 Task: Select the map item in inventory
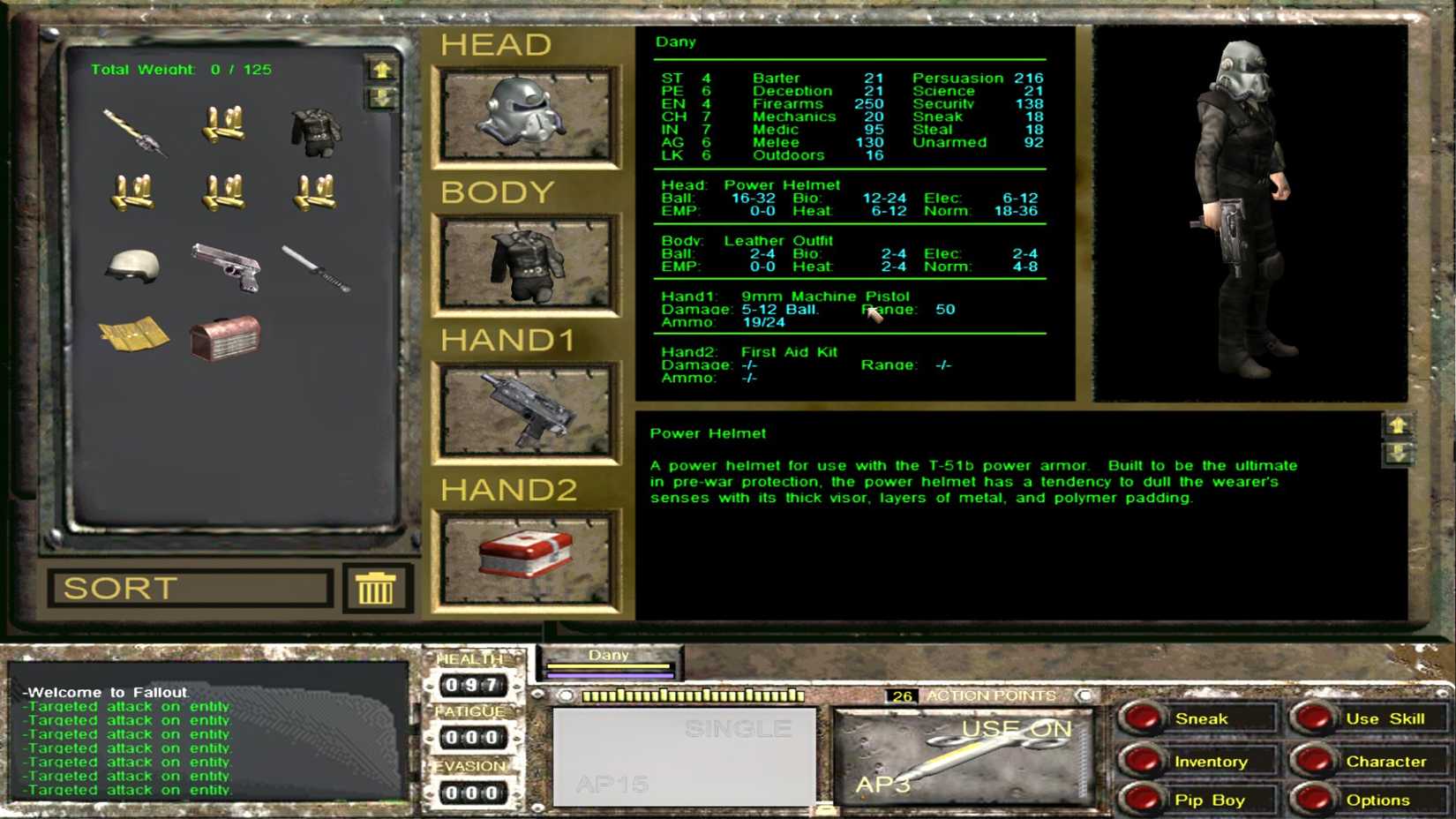tap(132, 335)
